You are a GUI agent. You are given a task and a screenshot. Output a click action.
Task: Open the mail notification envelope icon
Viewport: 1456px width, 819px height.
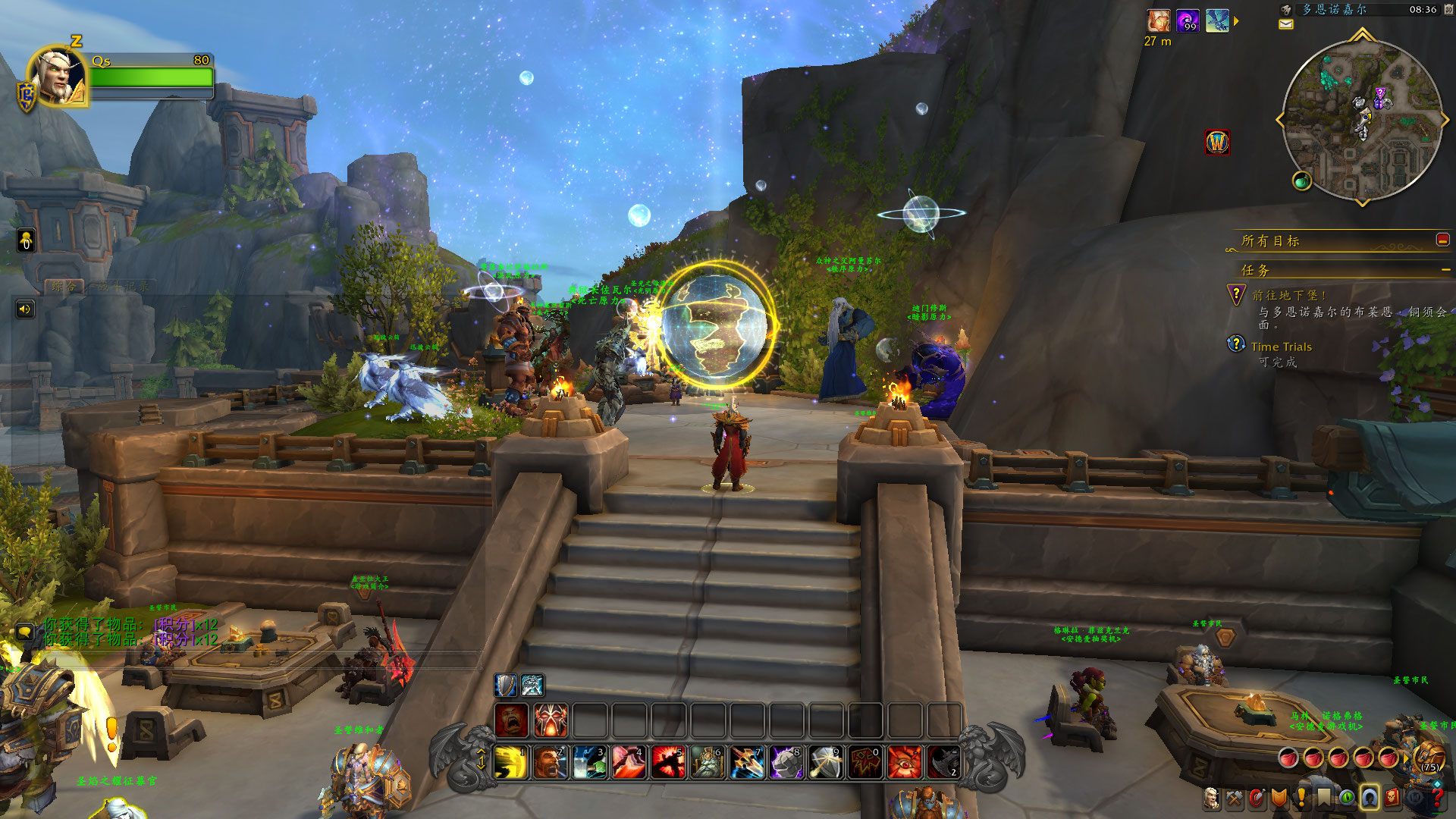pyautogui.click(x=1286, y=24)
